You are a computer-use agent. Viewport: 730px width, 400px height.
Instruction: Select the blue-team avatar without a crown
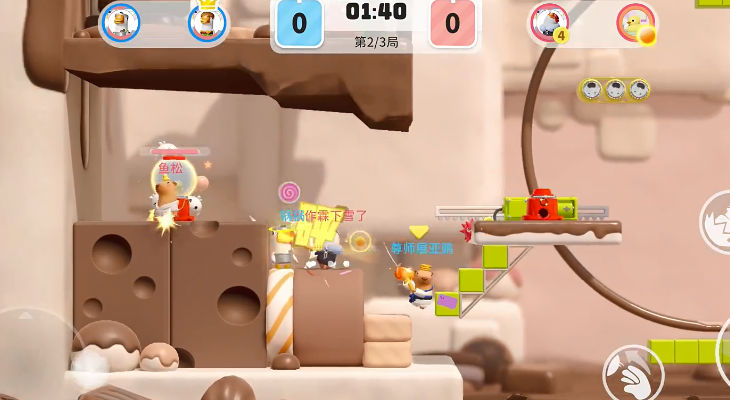pos(120,23)
